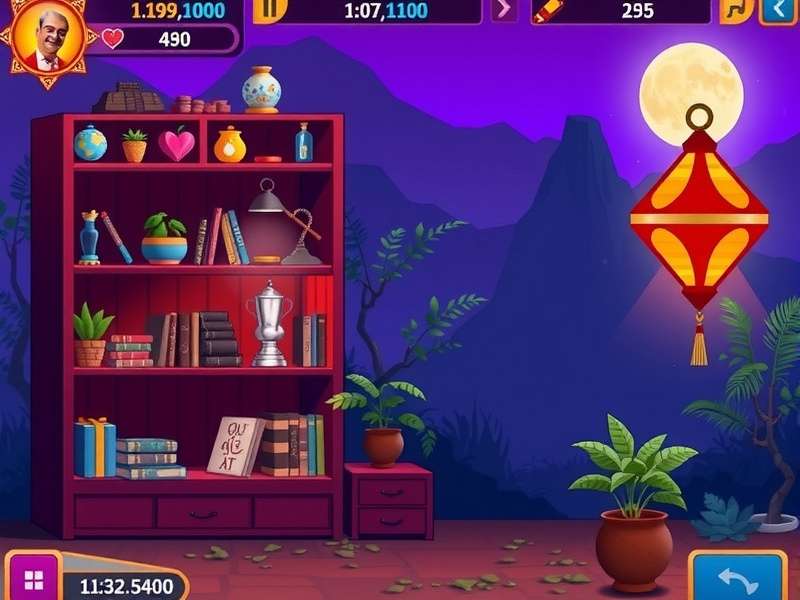This screenshot has width=800, height=600.
Task: Open the player avatar portrait profile
Action: pos(44,40)
